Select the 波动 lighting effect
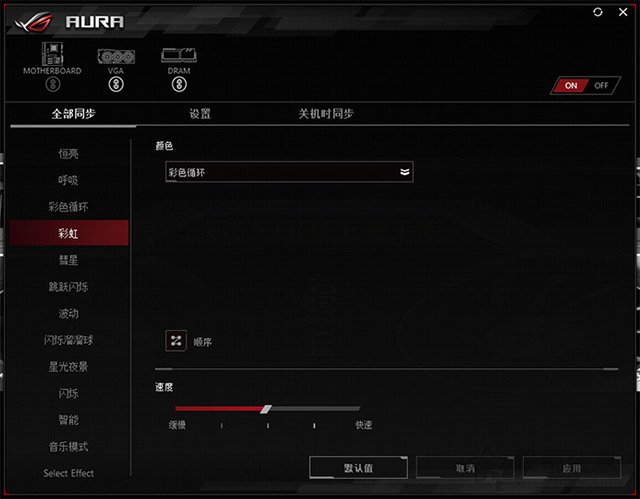 [68, 313]
